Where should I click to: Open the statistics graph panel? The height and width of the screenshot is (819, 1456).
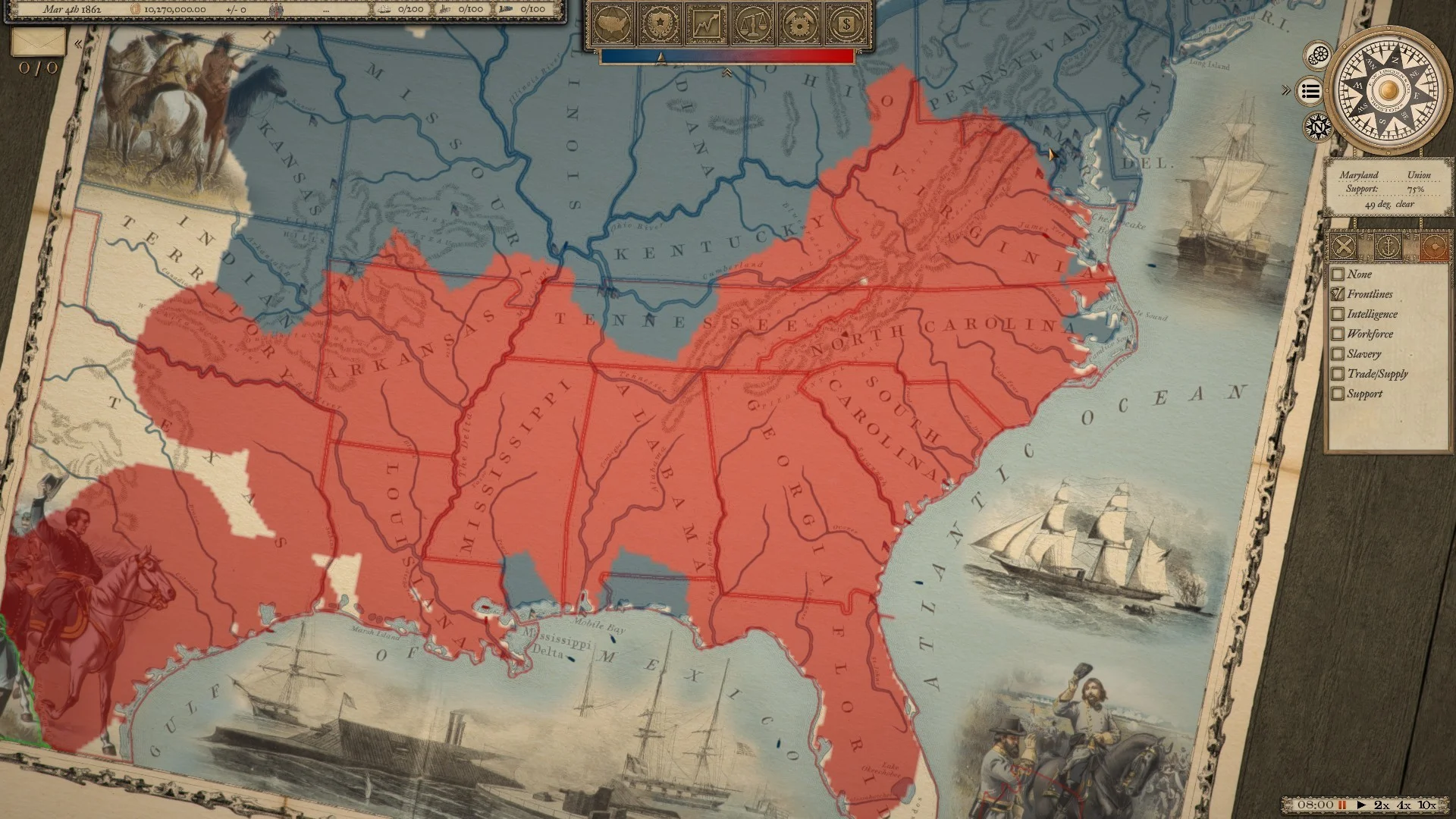click(x=707, y=24)
